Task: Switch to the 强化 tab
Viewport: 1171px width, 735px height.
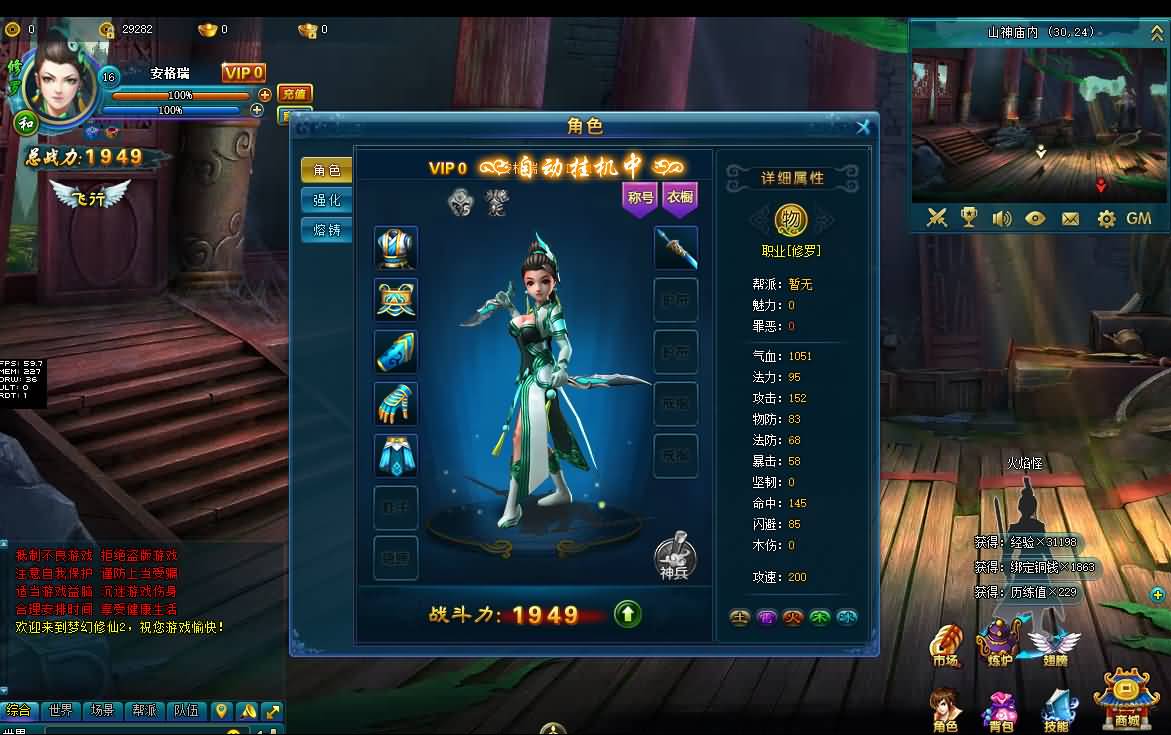Action: tap(326, 200)
